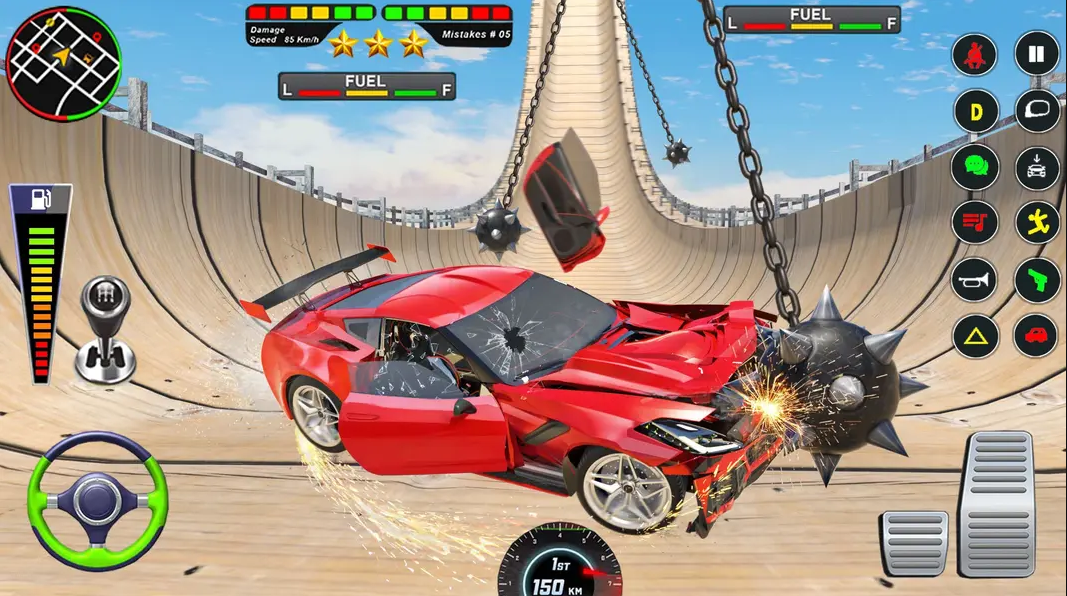Honk the white horn

click(x=975, y=280)
